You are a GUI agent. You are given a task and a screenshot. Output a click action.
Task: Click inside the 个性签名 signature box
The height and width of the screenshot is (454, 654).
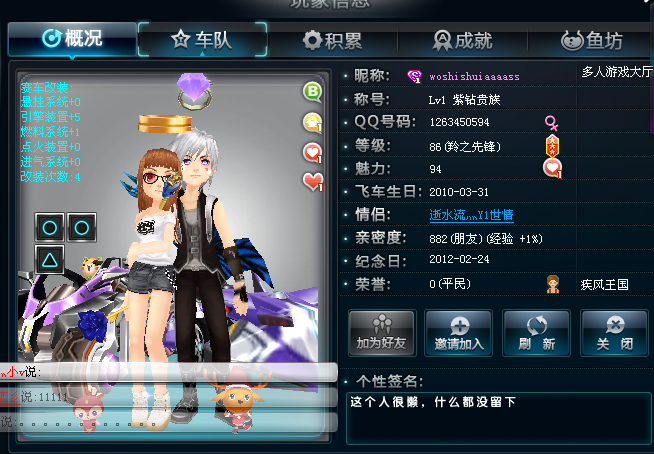pyautogui.click(x=497, y=417)
